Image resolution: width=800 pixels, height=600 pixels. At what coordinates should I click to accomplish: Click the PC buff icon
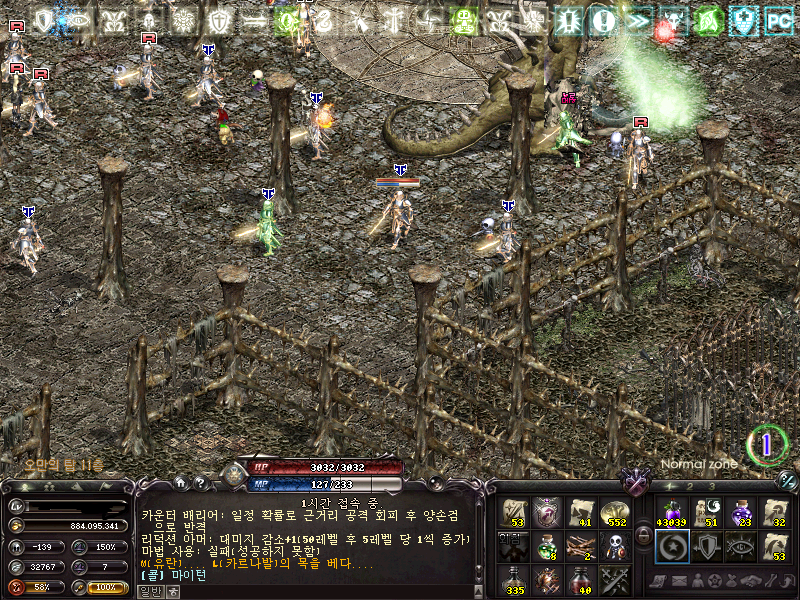point(778,19)
